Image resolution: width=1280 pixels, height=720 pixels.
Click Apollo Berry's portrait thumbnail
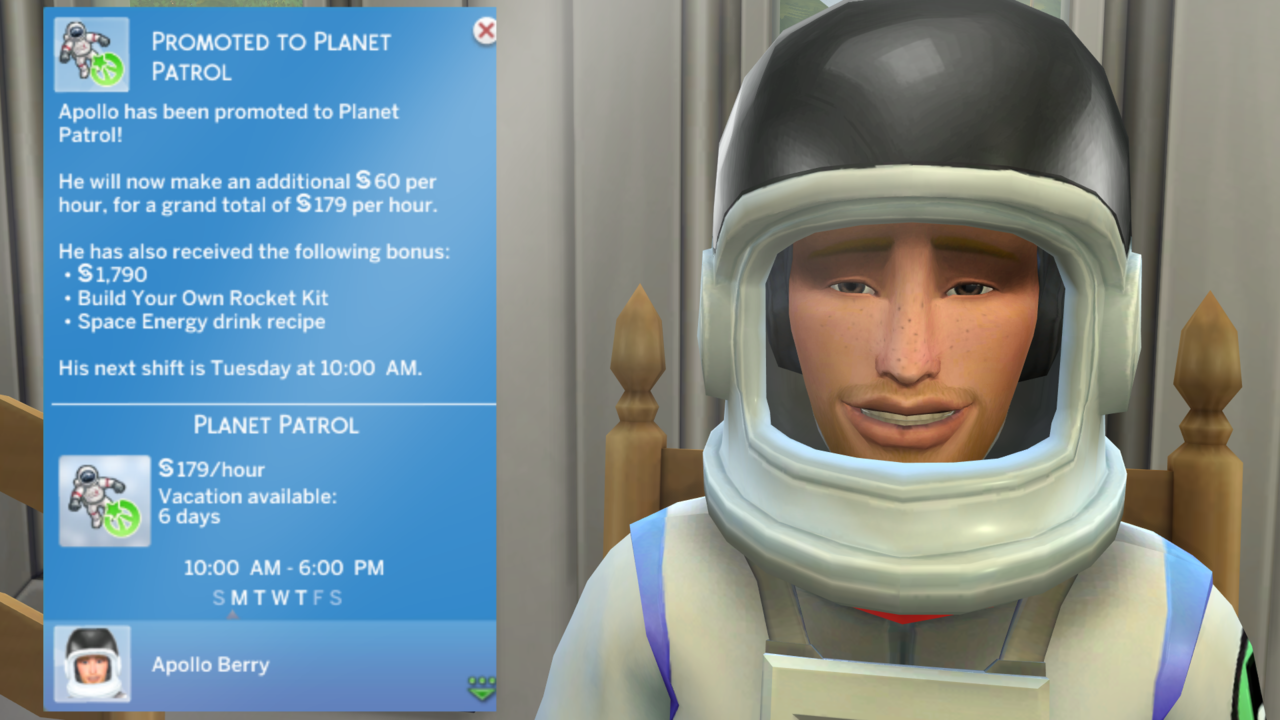point(92,663)
